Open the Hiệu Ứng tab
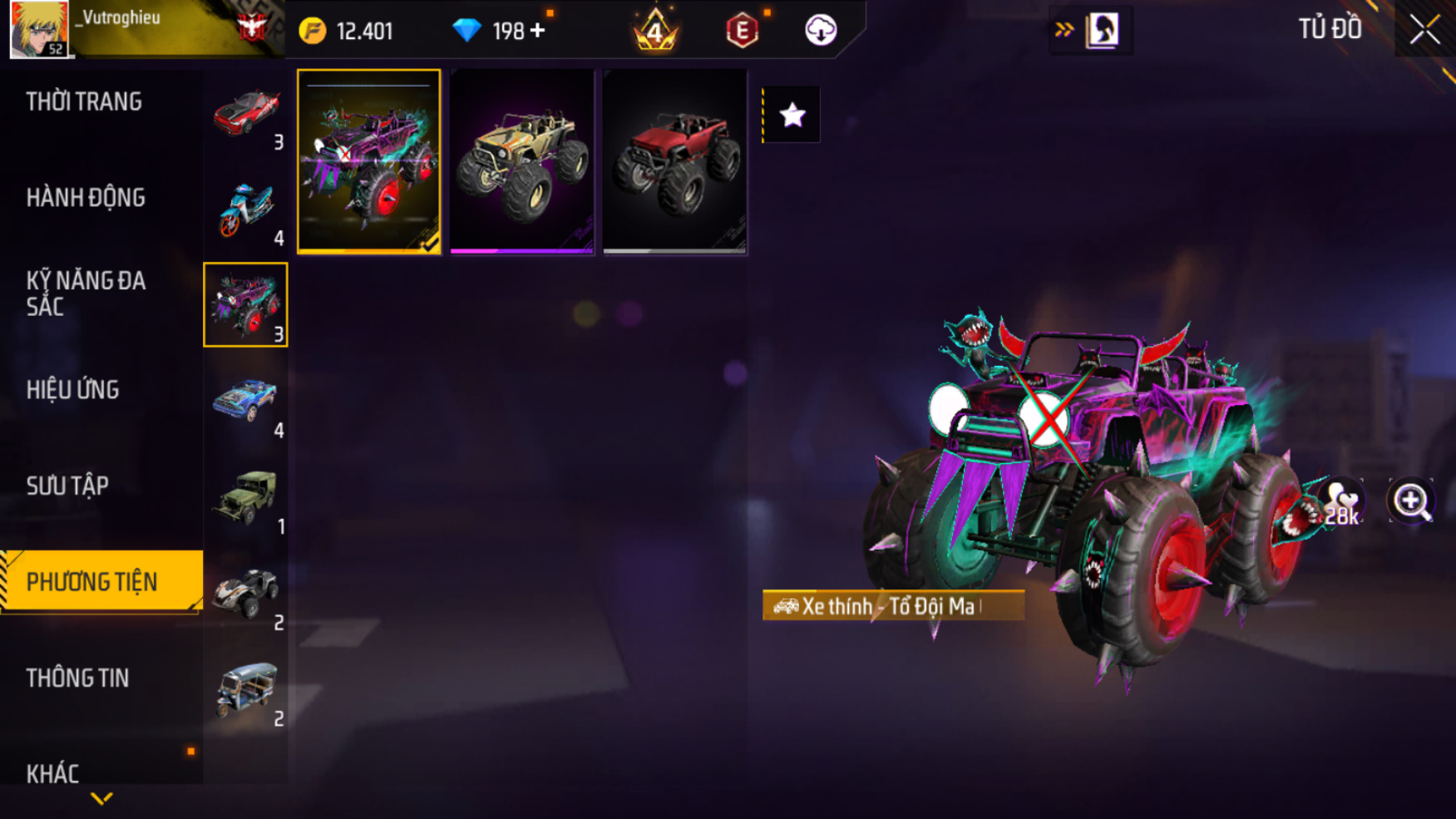The height and width of the screenshot is (819, 1456). pyautogui.click(x=73, y=390)
